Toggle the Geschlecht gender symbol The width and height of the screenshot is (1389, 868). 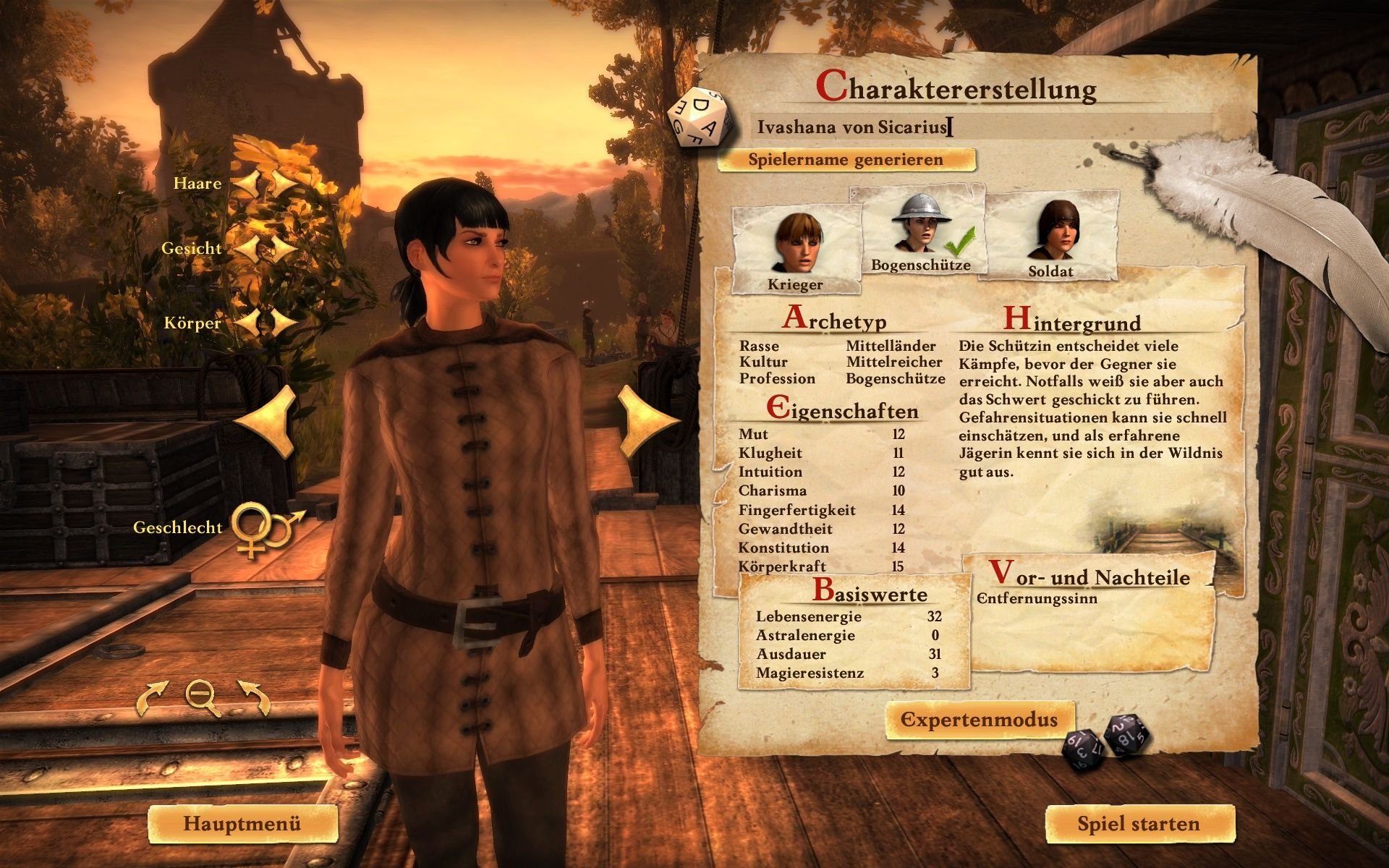pyautogui.click(x=265, y=529)
